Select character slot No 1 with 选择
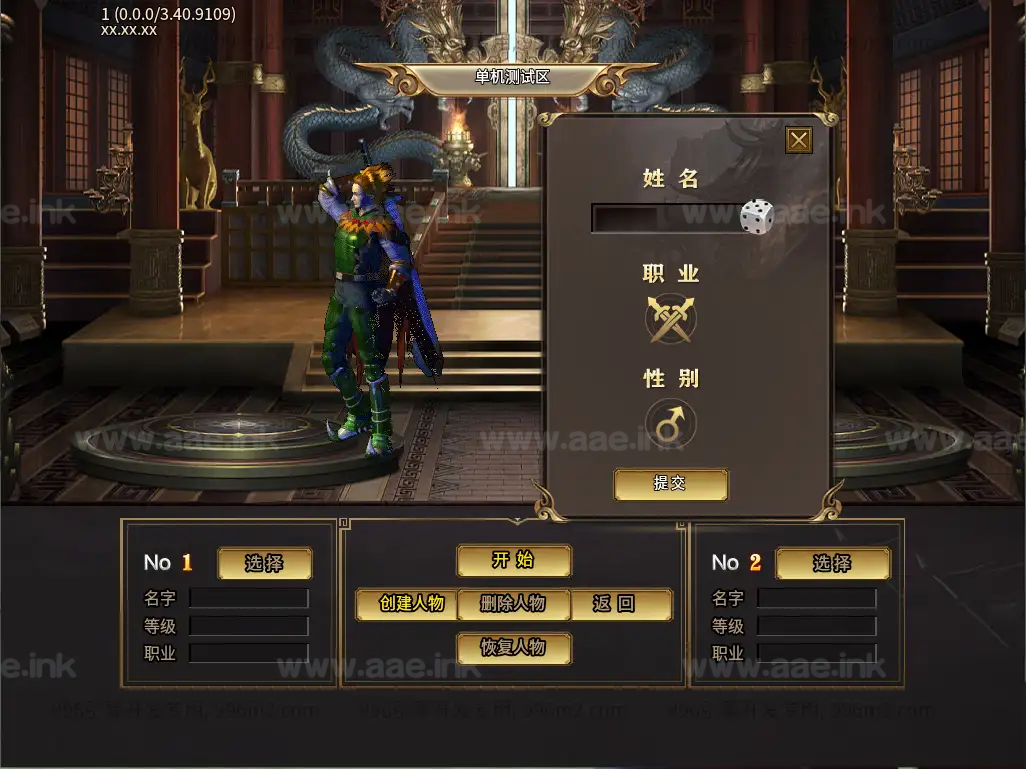The image size is (1026, 769). click(264, 563)
